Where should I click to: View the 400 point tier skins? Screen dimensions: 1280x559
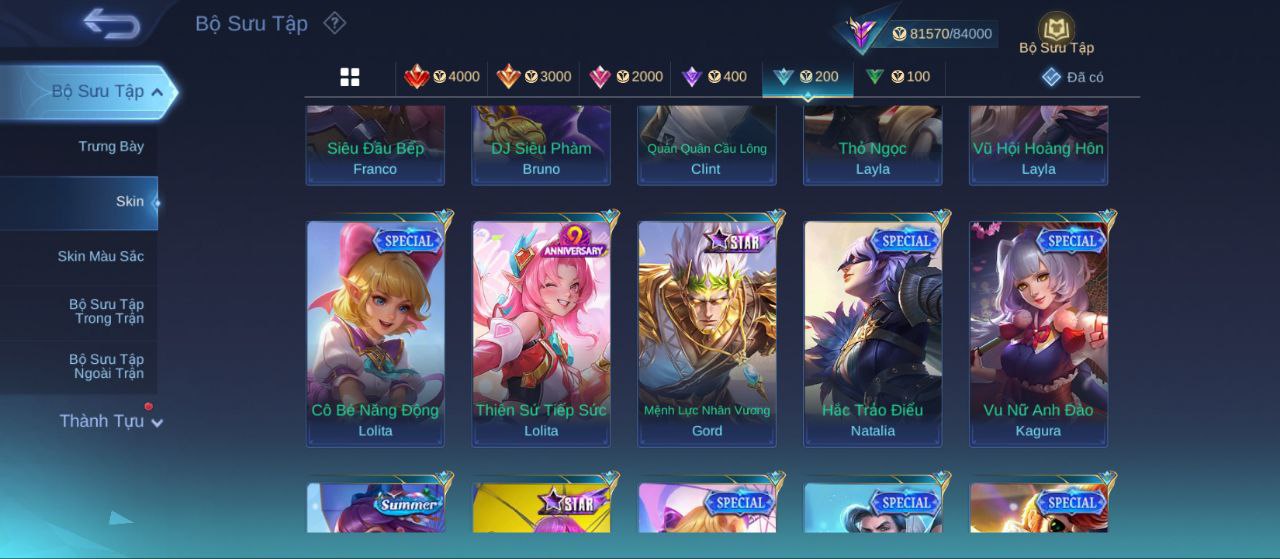coord(714,77)
